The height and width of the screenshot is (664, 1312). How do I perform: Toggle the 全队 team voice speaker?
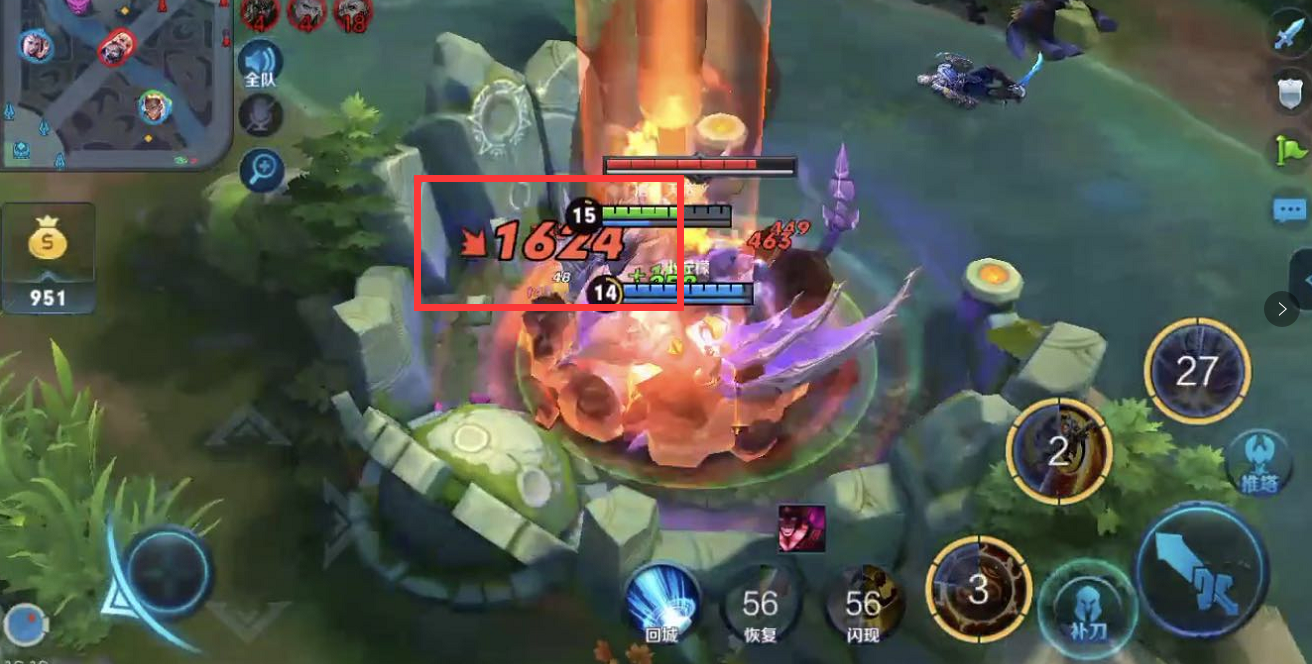(260, 62)
